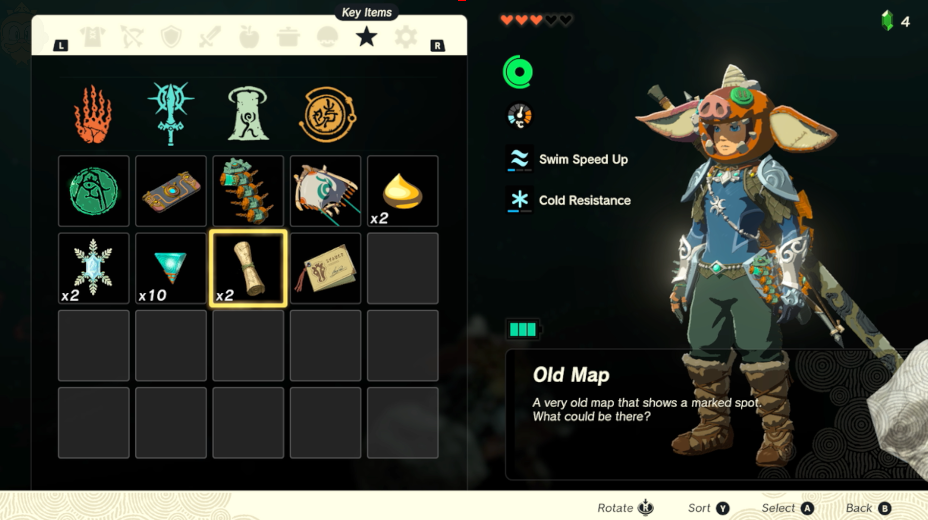The height and width of the screenshot is (520, 928).
Task: Pick the orange Recall ability icon
Action: 327,113
